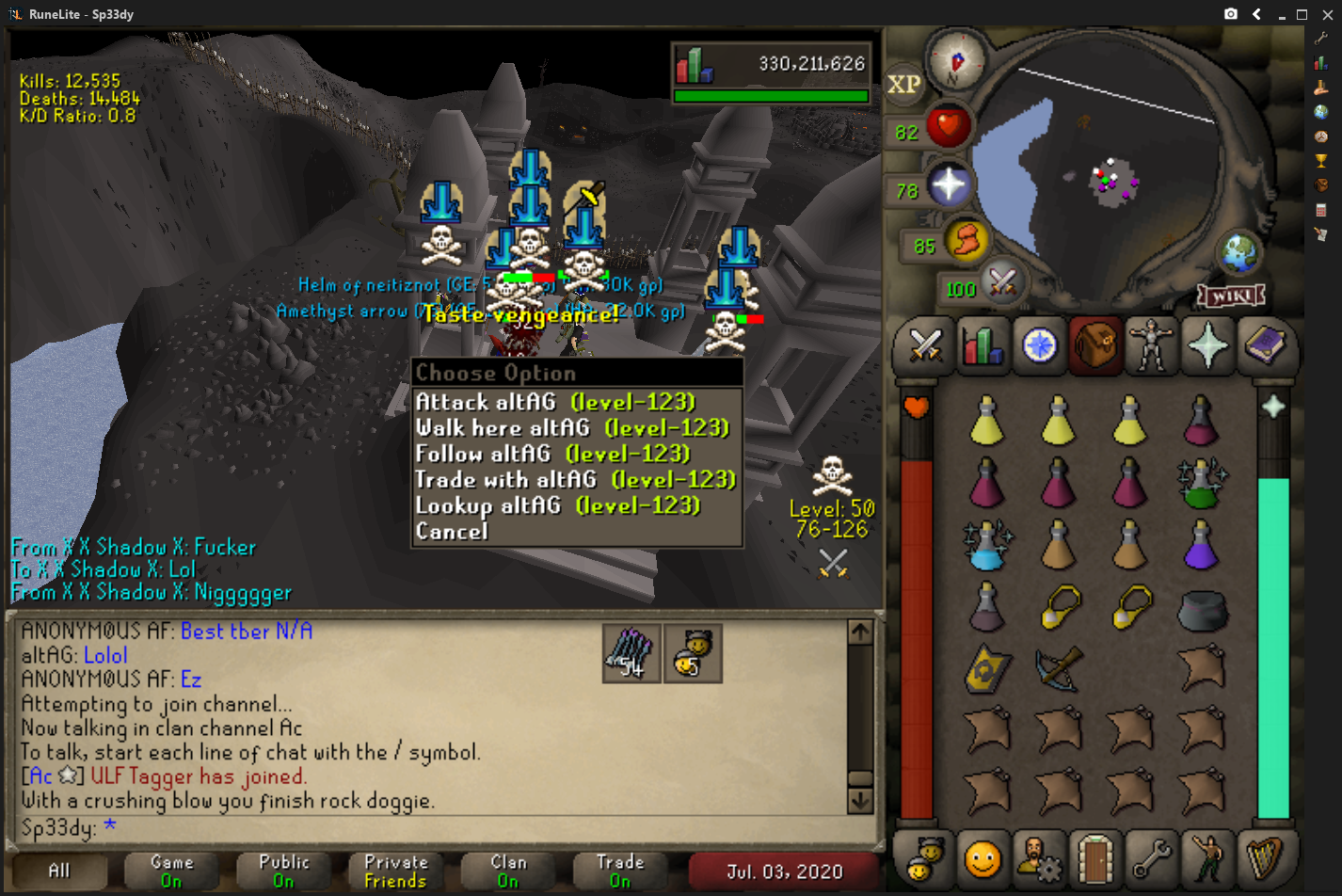Open the Skills tab
The image size is (1342, 896).
click(x=982, y=345)
